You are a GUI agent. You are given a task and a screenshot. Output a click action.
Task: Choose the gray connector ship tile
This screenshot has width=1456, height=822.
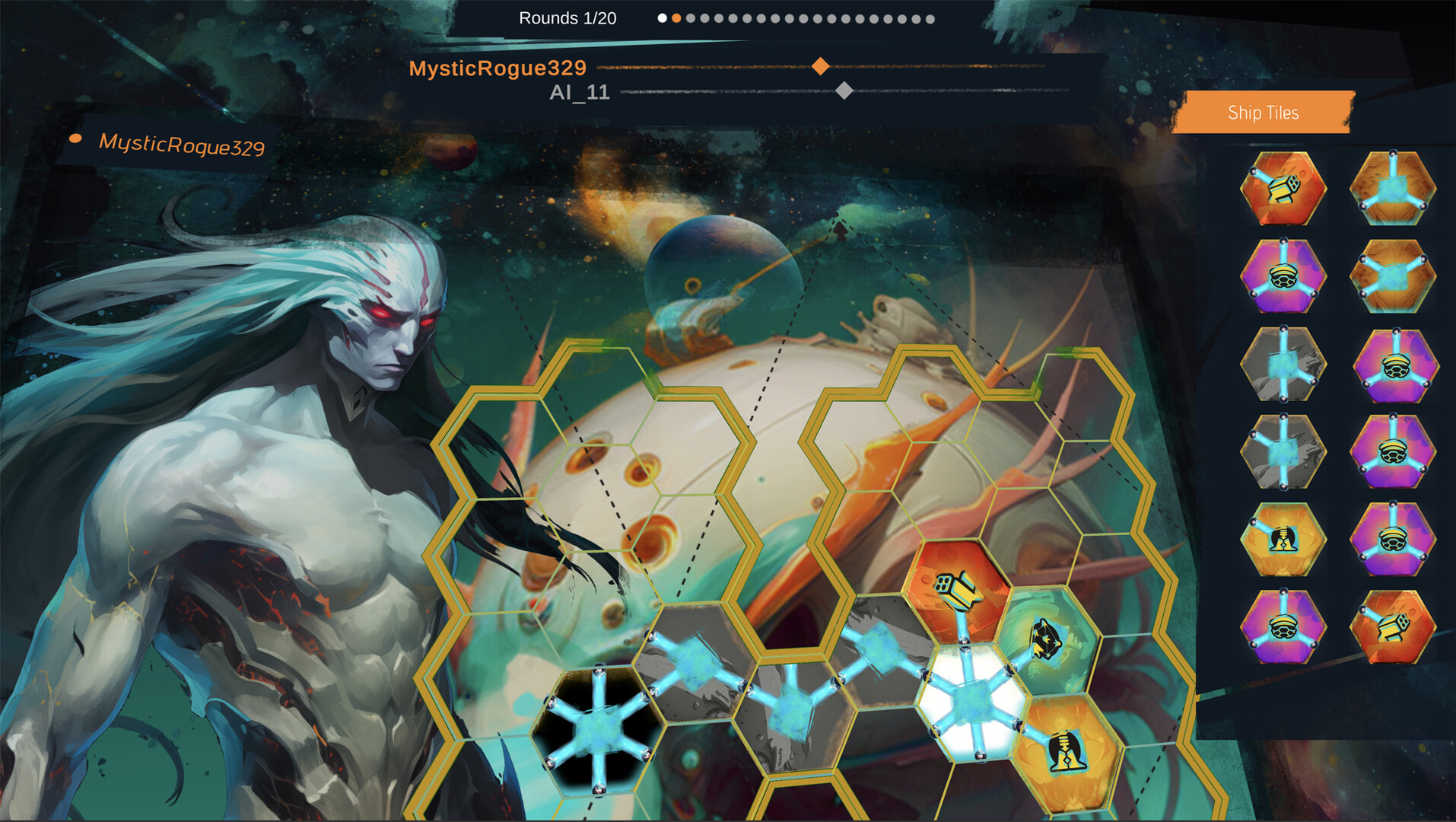tap(1282, 363)
